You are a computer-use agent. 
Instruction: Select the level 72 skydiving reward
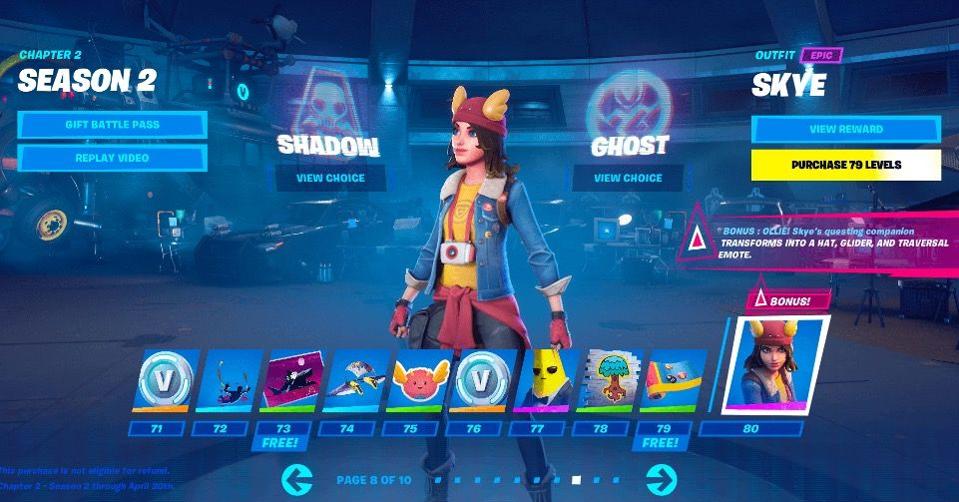[230, 380]
